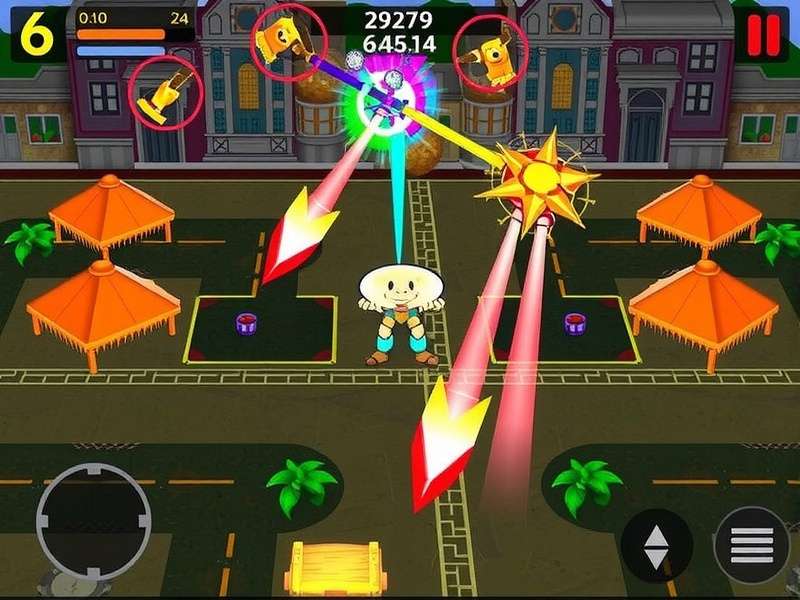
Task: Pause the game with the red button
Action: click(x=763, y=35)
